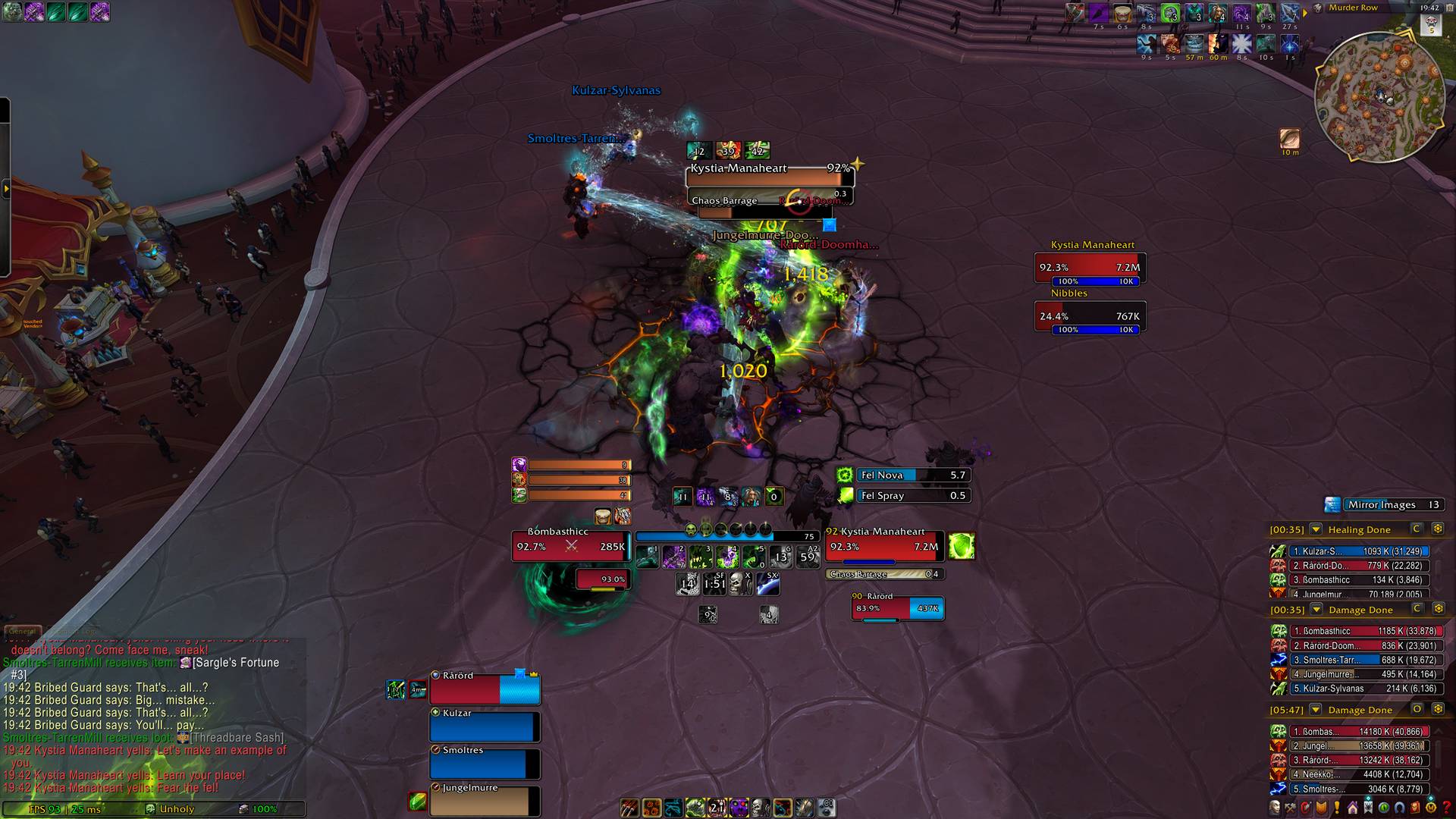Select Kulzar in the party frames
This screenshot has width=1456, height=819.
tap(485, 726)
